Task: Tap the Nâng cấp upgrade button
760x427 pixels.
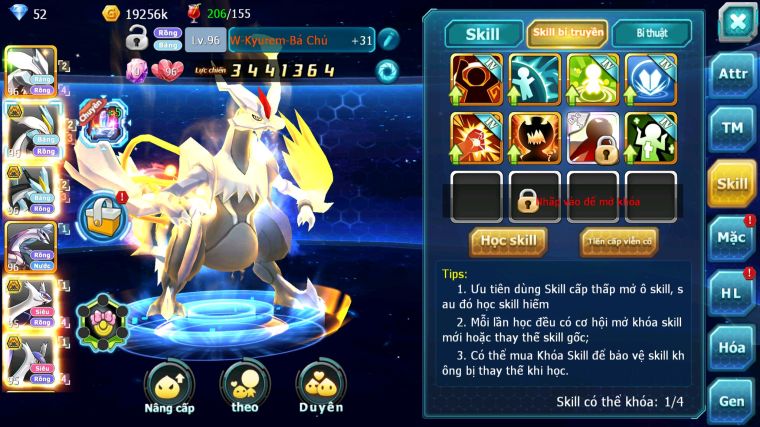Action: point(169,386)
